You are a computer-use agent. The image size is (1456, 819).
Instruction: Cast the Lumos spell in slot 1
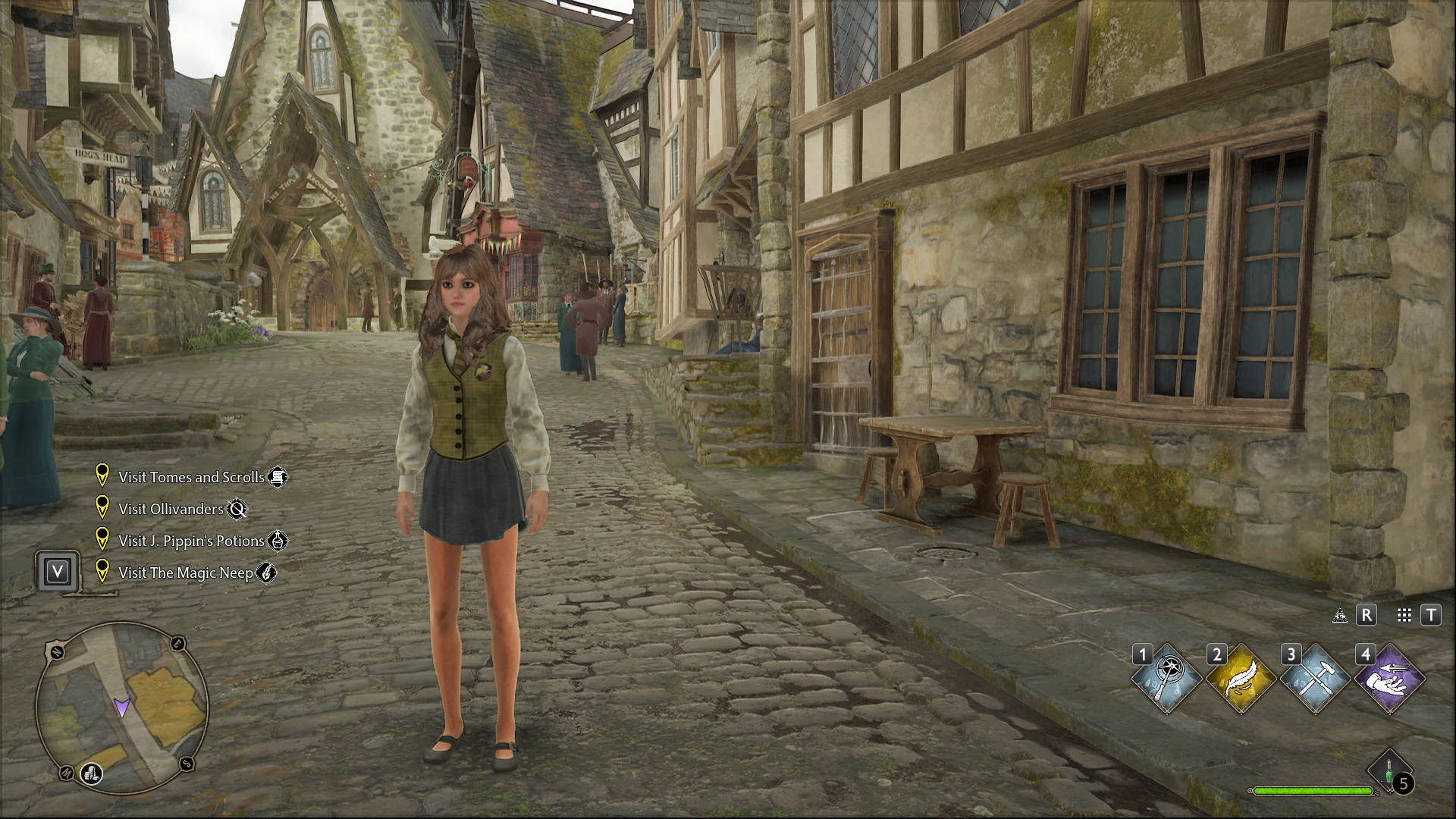1167,679
